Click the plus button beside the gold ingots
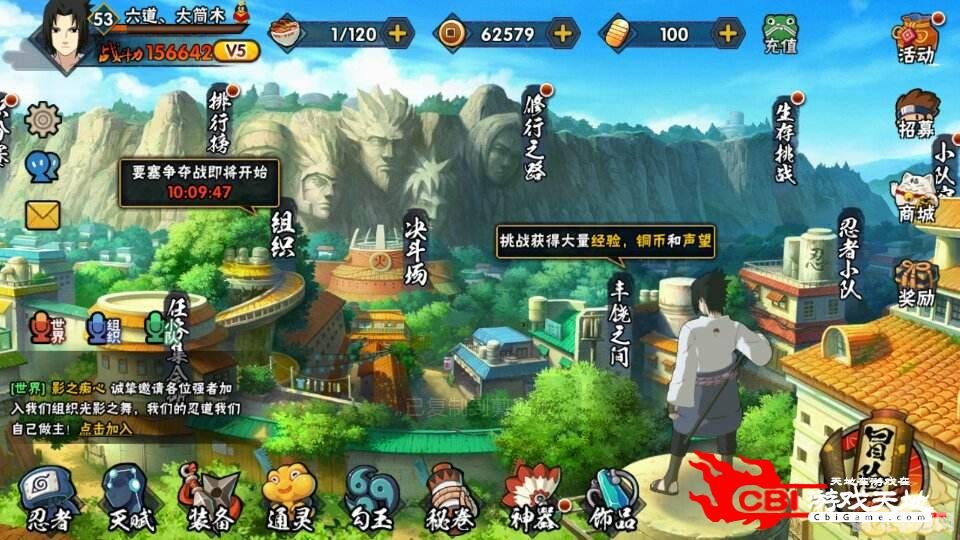Viewport: 960px width, 540px height. (x=727, y=33)
